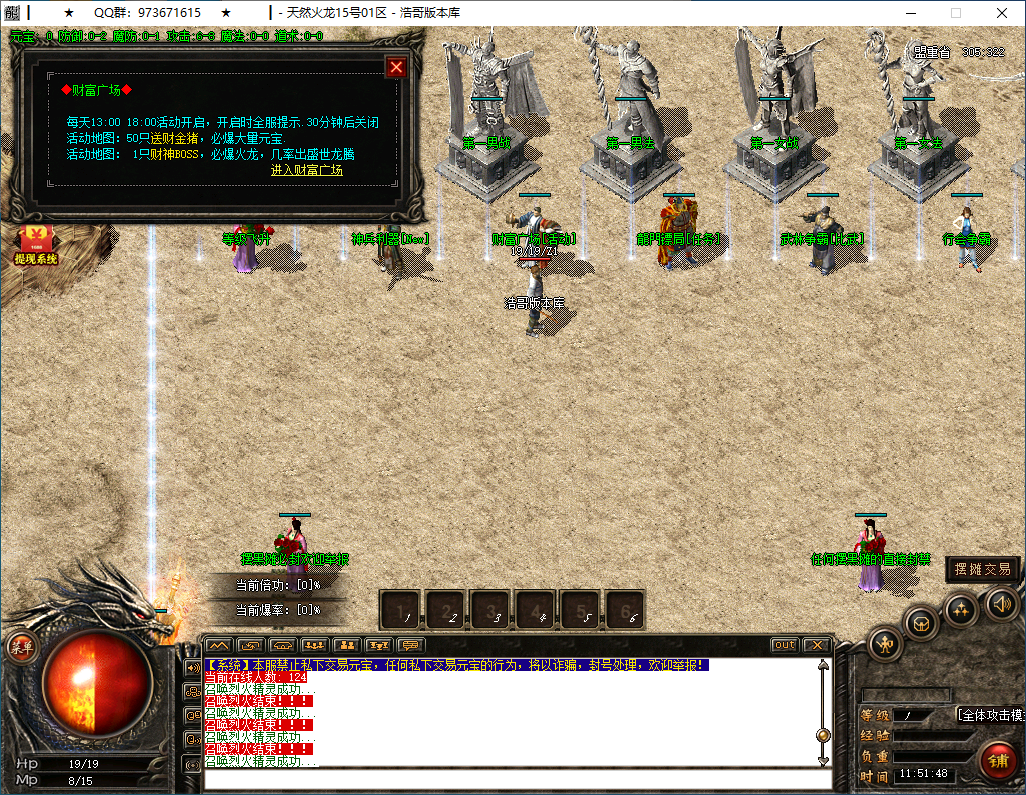
Task: Toggle the speaker channel button beside chat
Action: 191,667
